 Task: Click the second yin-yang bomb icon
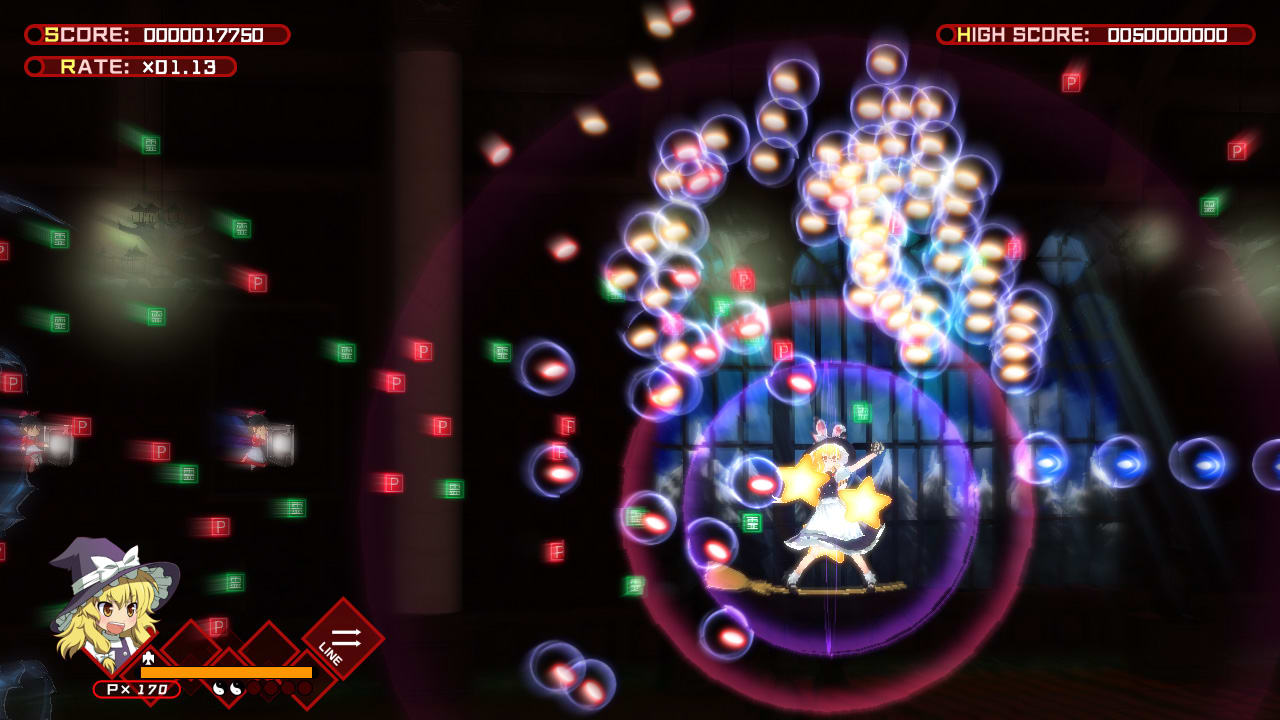click(x=236, y=688)
